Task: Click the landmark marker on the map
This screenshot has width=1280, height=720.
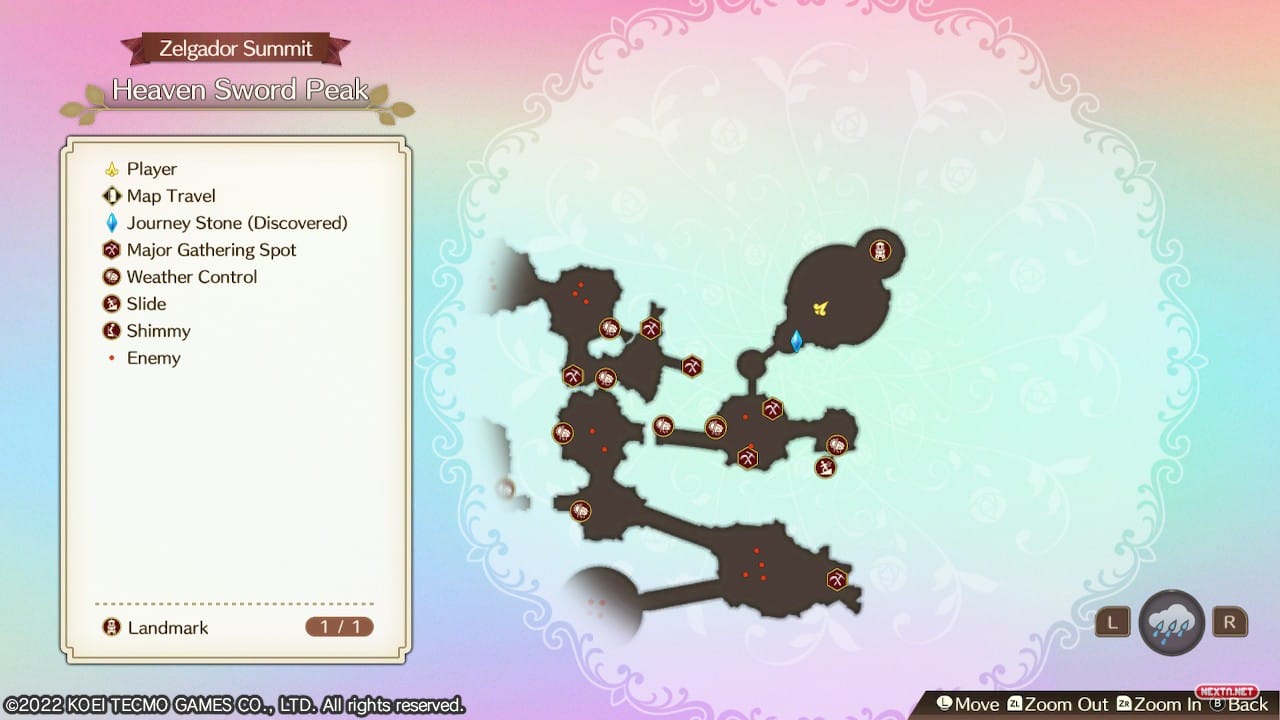Action: [x=880, y=250]
